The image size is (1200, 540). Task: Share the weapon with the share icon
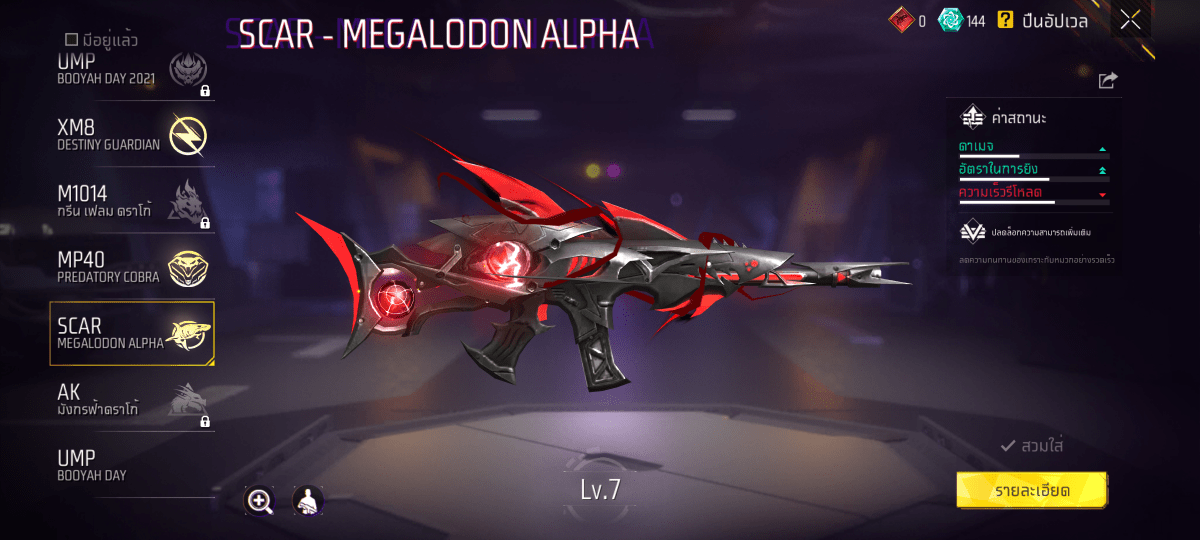coord(1107,80)
